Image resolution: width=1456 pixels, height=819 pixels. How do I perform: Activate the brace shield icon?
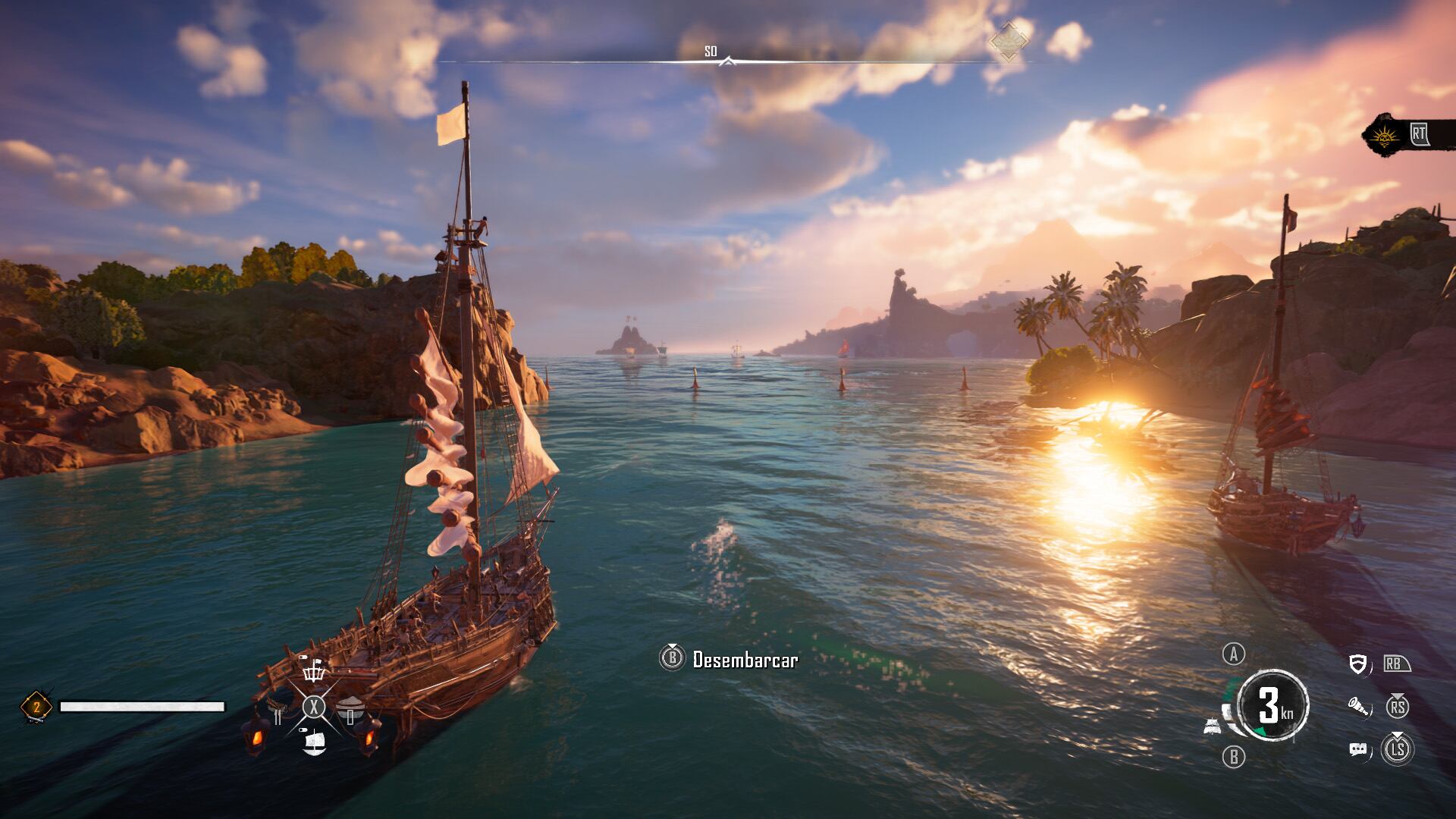[x=1358, y=664]
